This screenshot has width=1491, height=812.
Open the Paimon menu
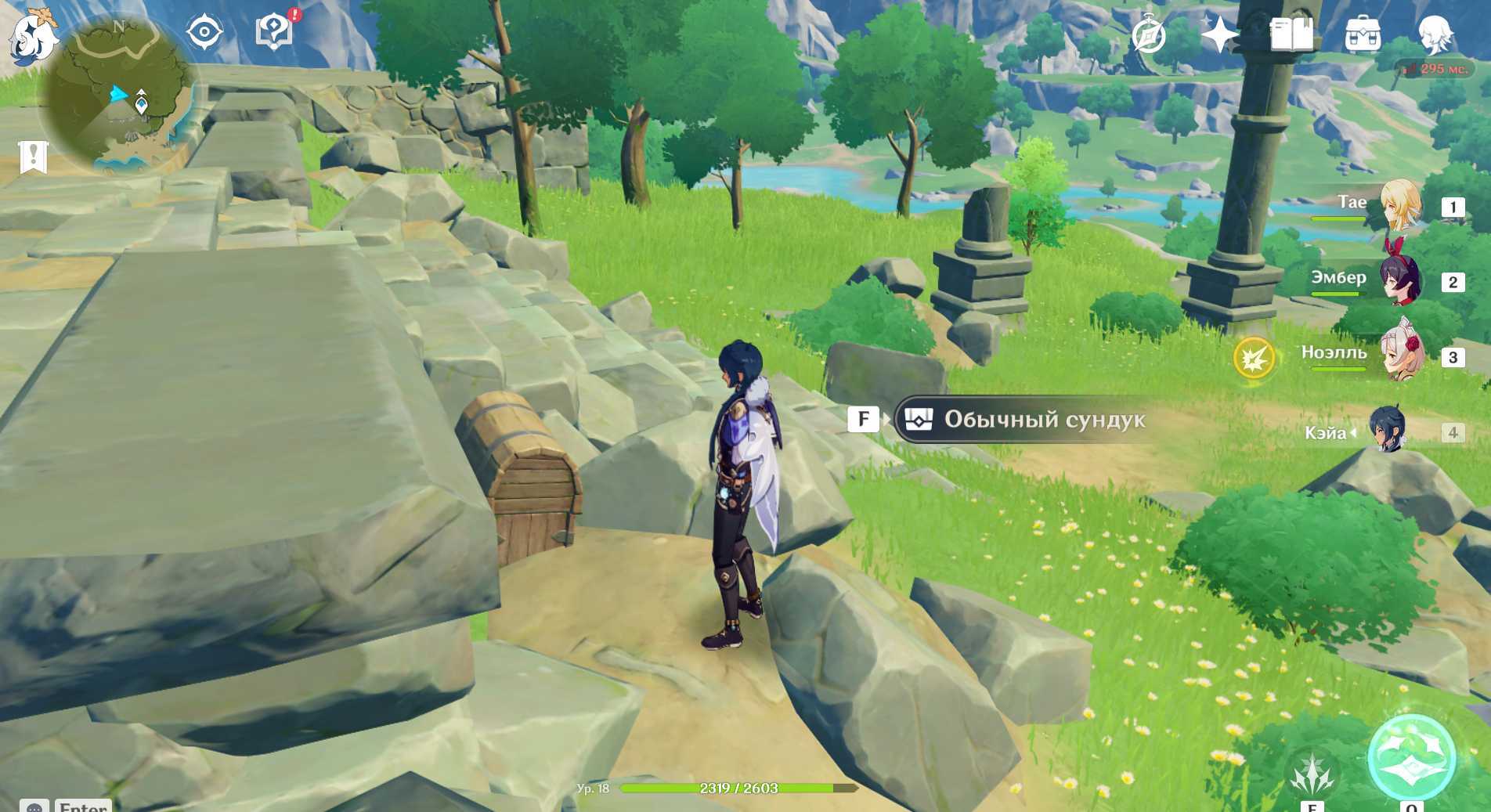(x=34, y=37)
